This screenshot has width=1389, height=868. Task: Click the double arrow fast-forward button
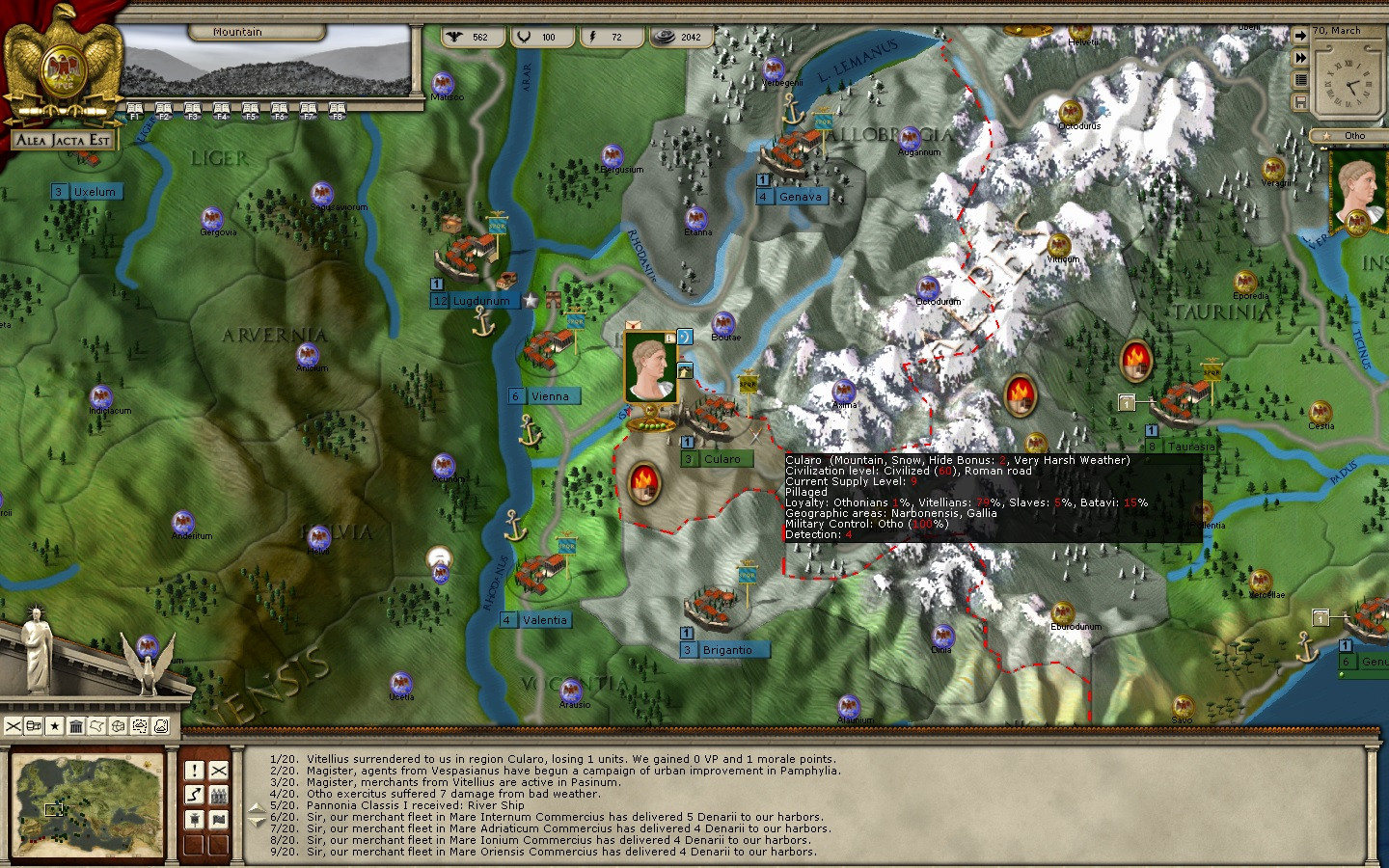(x=1300, y=58)
